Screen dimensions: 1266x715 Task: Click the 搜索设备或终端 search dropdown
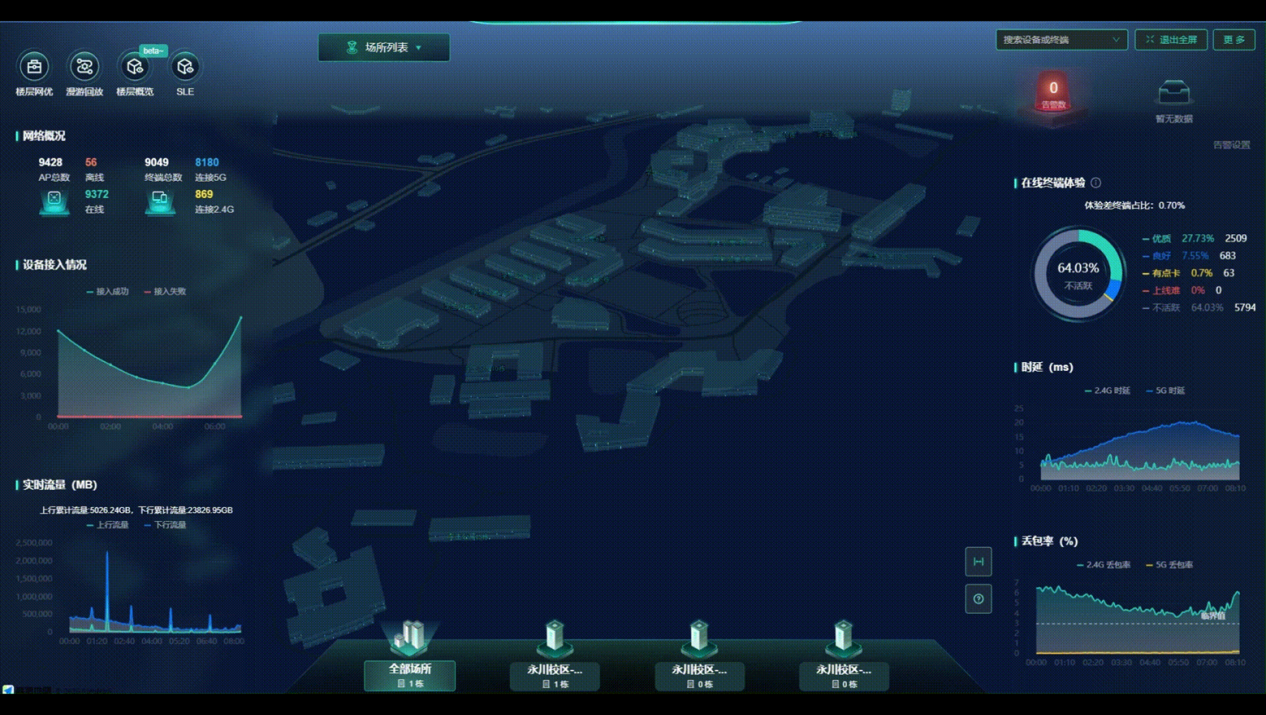[1061, 40]
